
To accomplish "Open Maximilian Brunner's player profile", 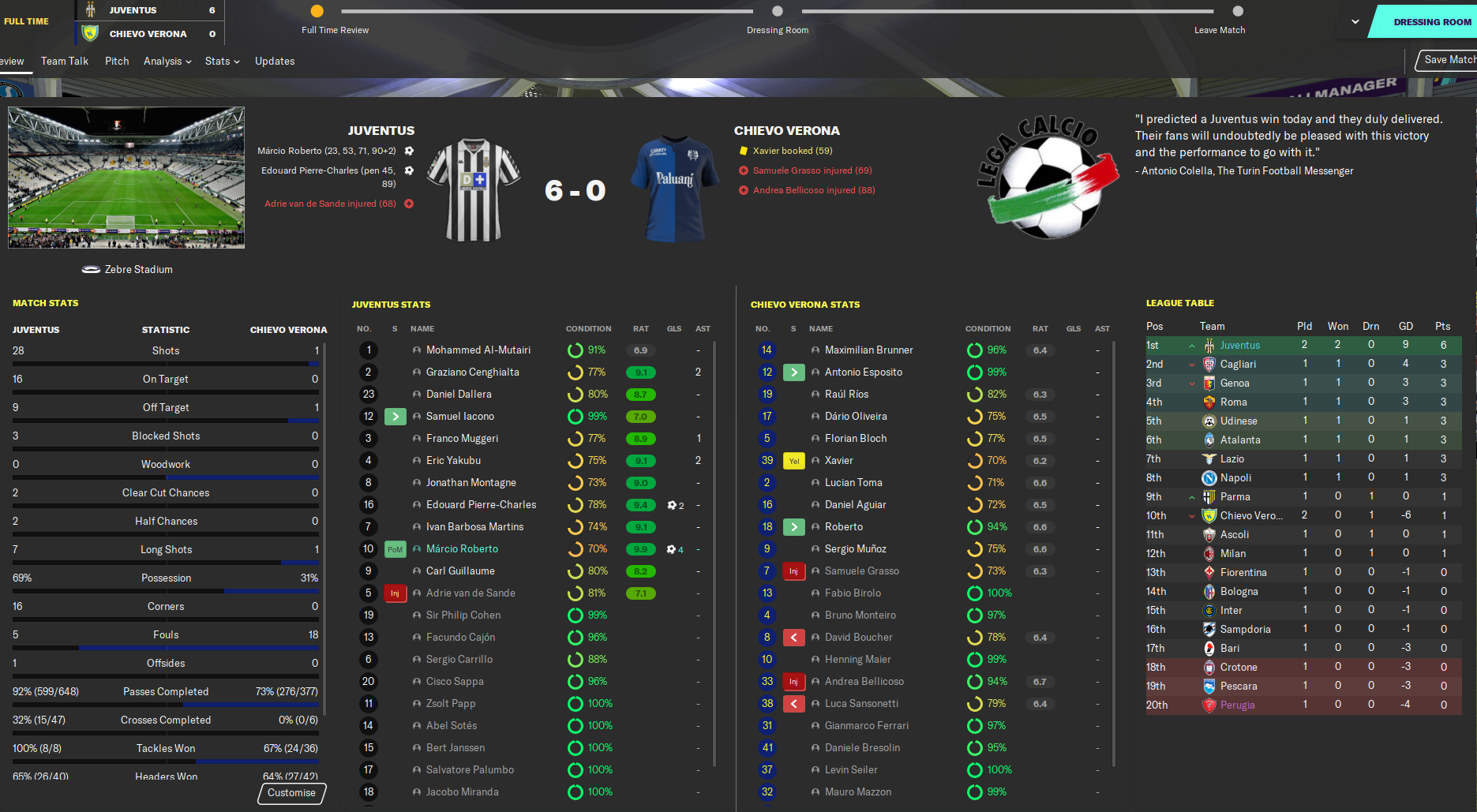I will 868,350.
